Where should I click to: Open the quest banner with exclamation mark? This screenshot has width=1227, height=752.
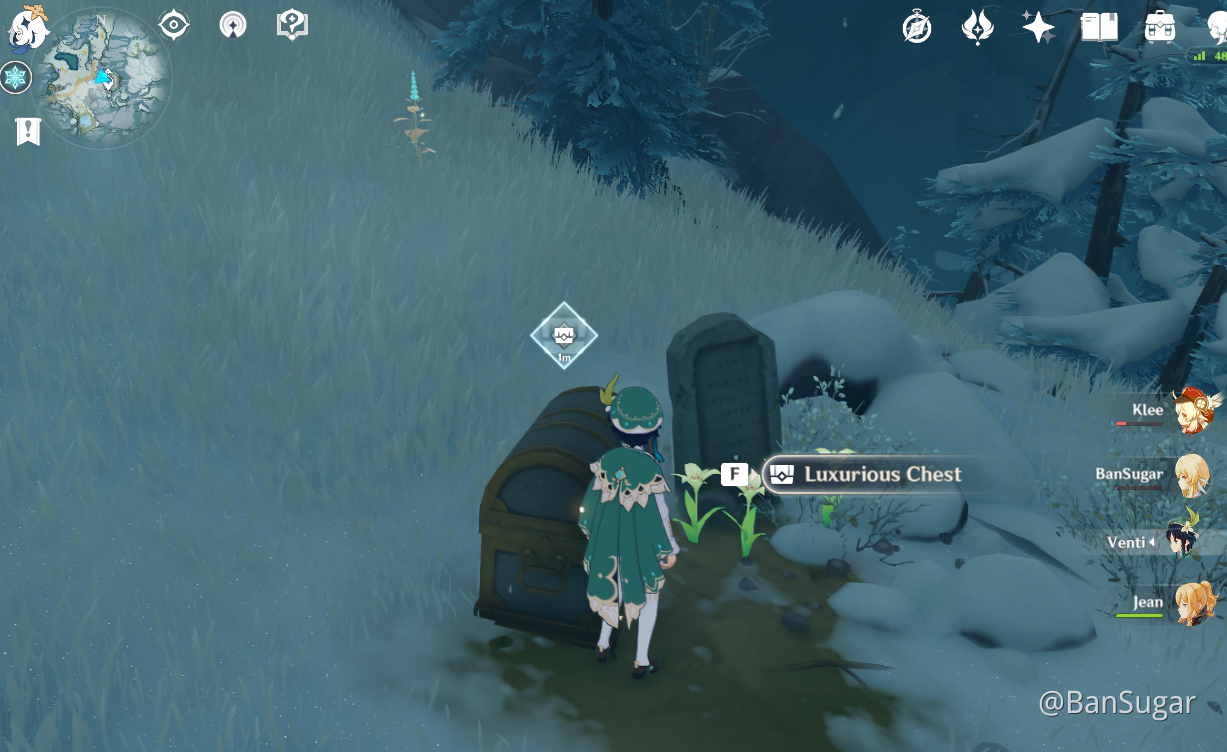point(28,131)
